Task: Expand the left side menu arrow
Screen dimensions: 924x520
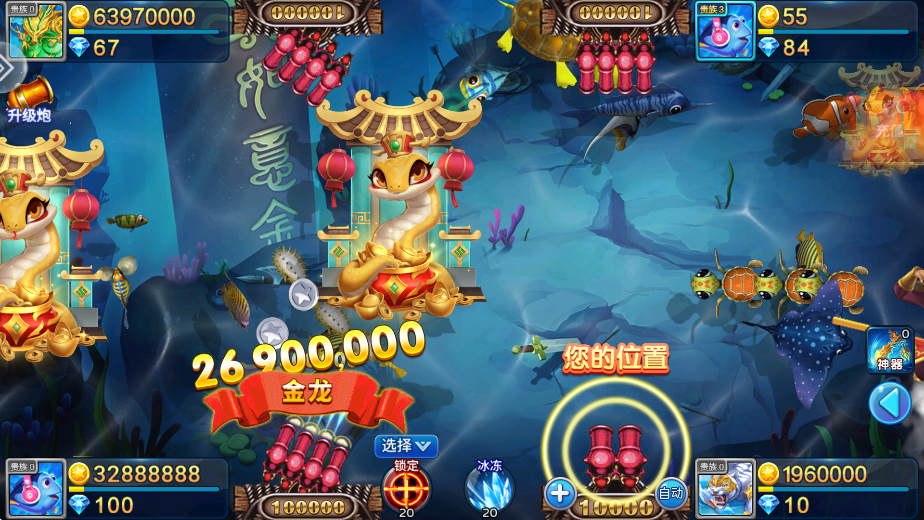Action: [x=7, y=69]
